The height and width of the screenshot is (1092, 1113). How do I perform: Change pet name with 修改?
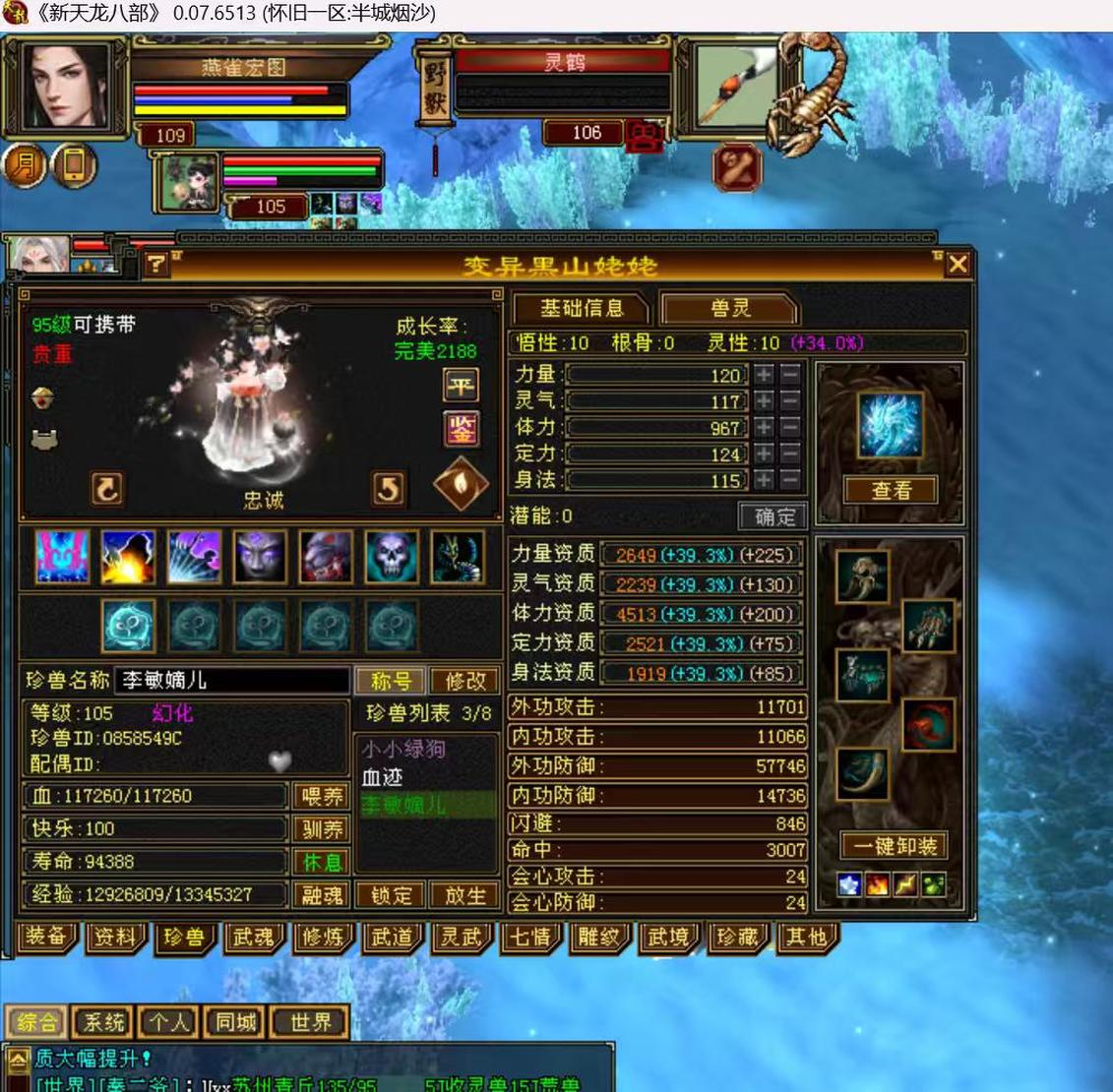tap(464, 681)
